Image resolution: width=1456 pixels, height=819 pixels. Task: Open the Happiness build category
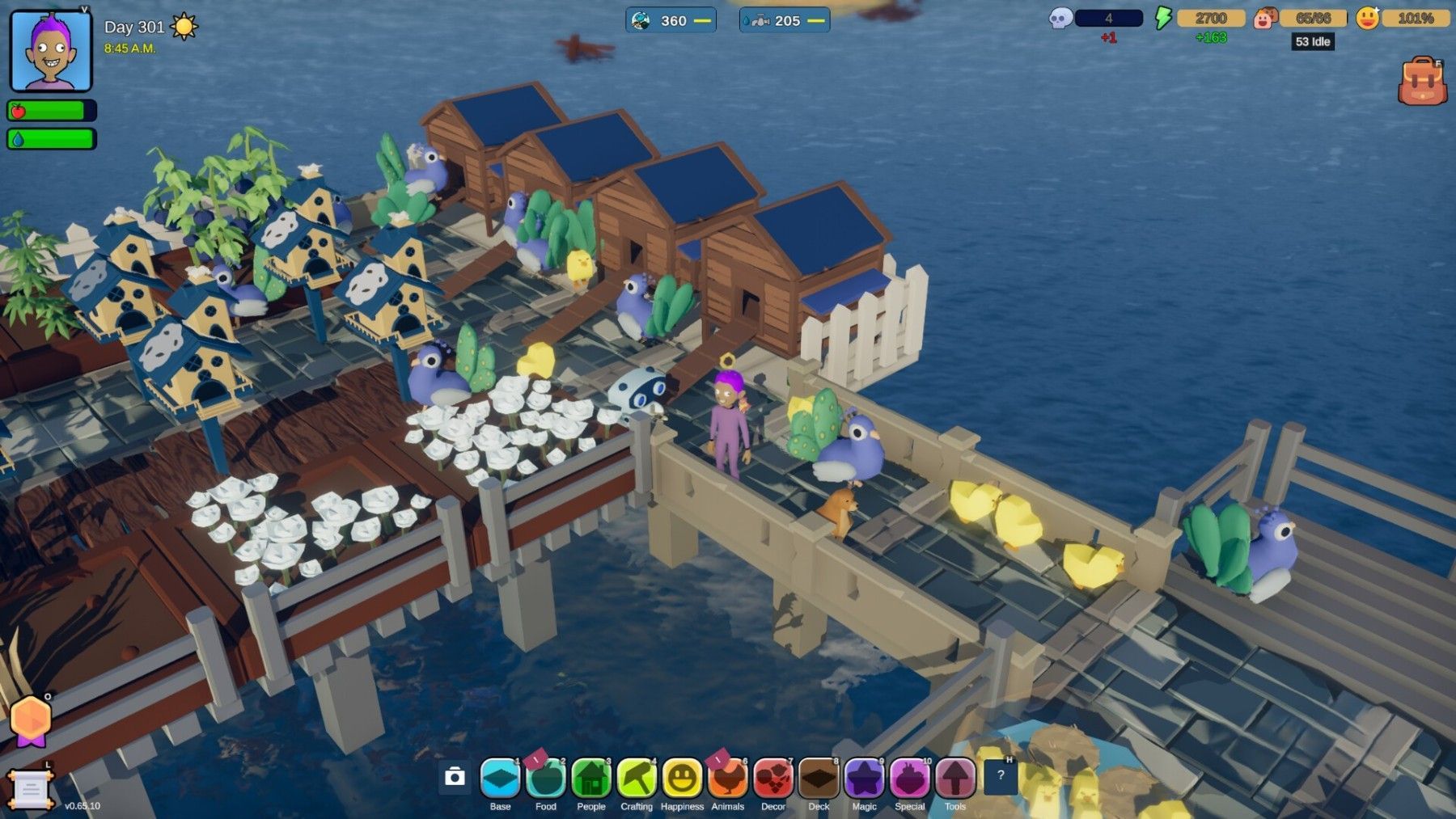[x=682, y=779]
